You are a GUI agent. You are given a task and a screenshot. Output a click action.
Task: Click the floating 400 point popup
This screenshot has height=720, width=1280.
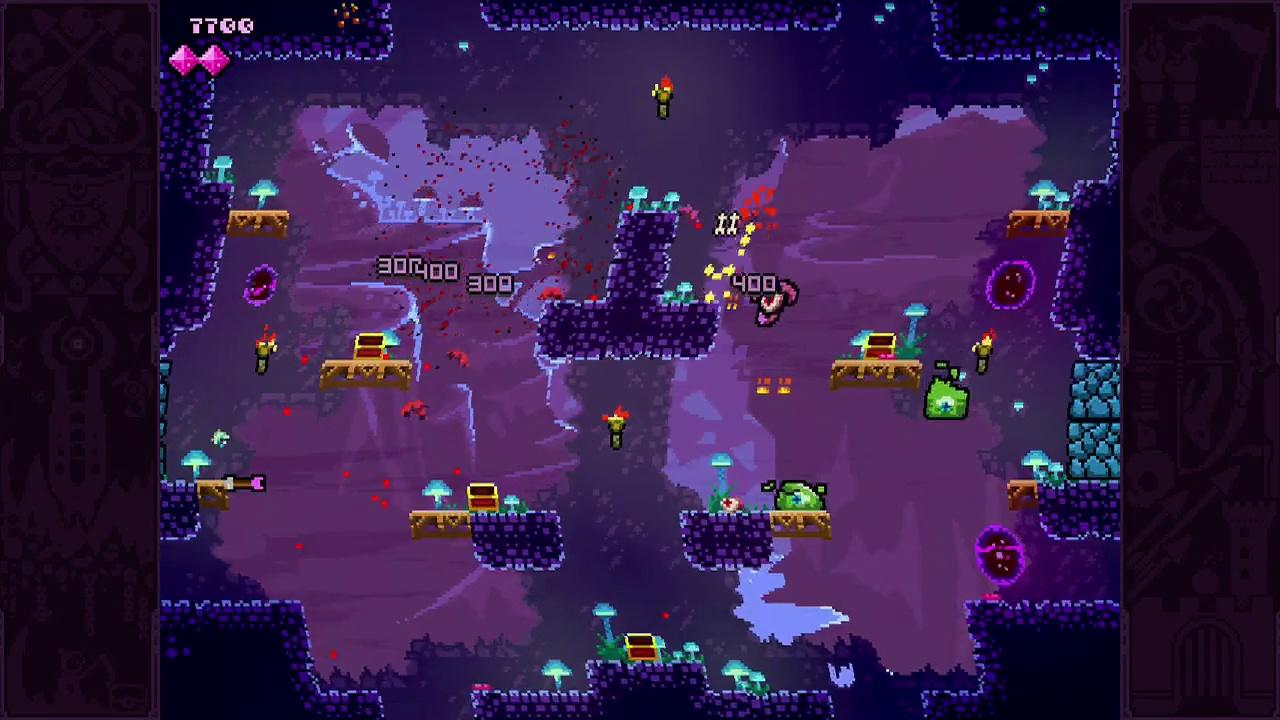pos(755,283)
